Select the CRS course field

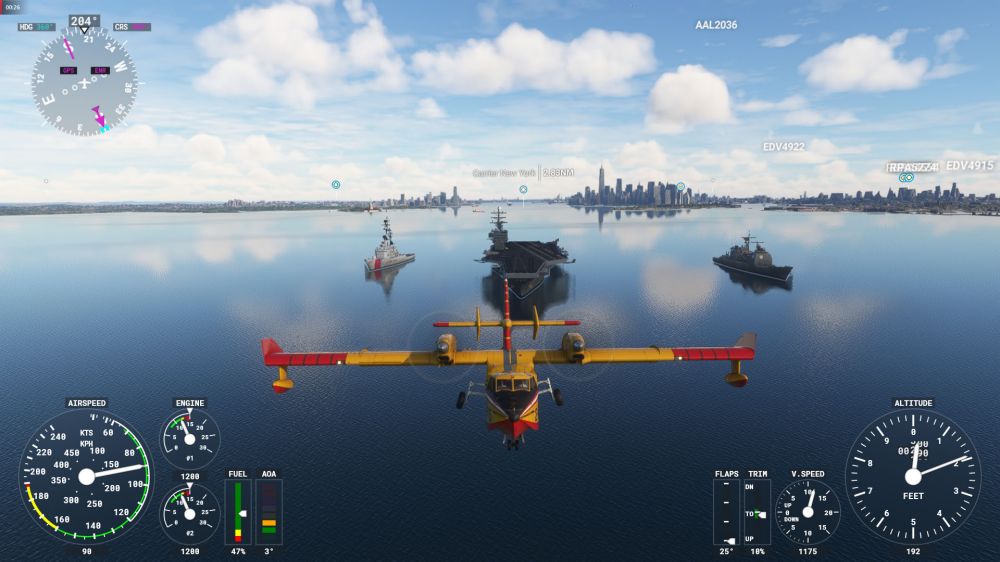(132, 27)
